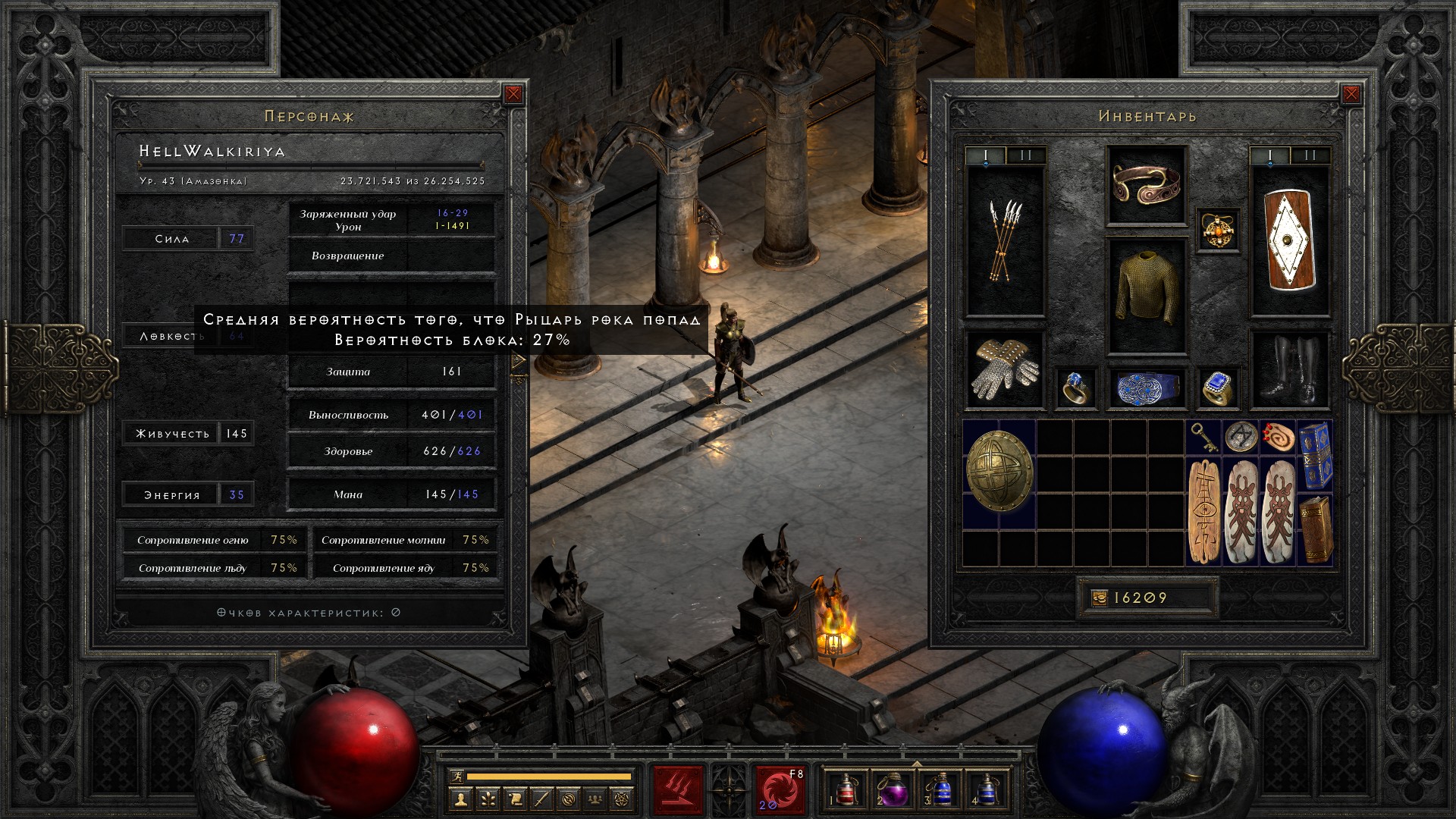This screenshot has width=1456, height=819.
Task: Select the equipped circlet helmet slot
Action: (x=1146, y=185)
